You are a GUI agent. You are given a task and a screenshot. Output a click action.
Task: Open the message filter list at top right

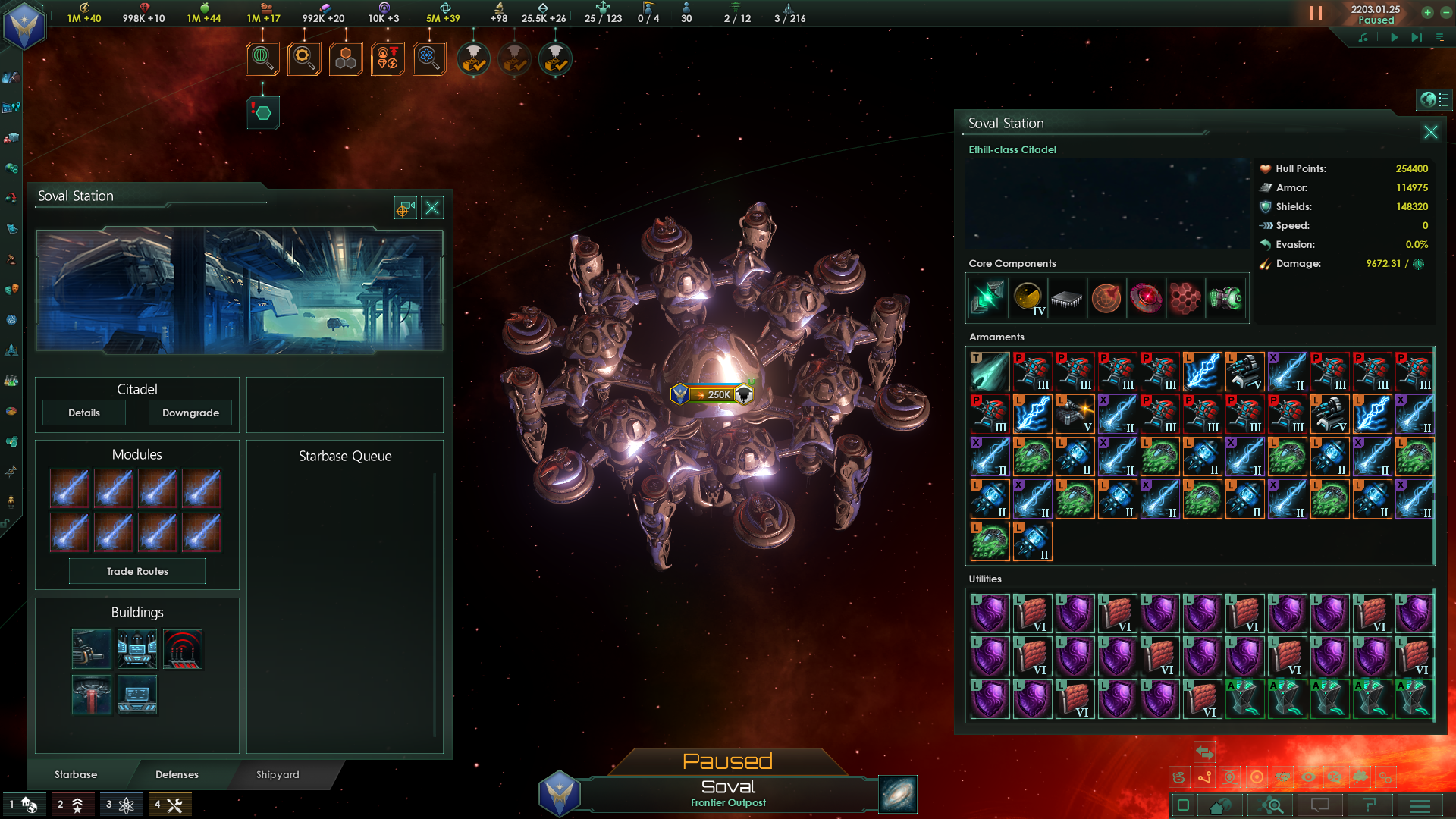(x=1439, y=37)
